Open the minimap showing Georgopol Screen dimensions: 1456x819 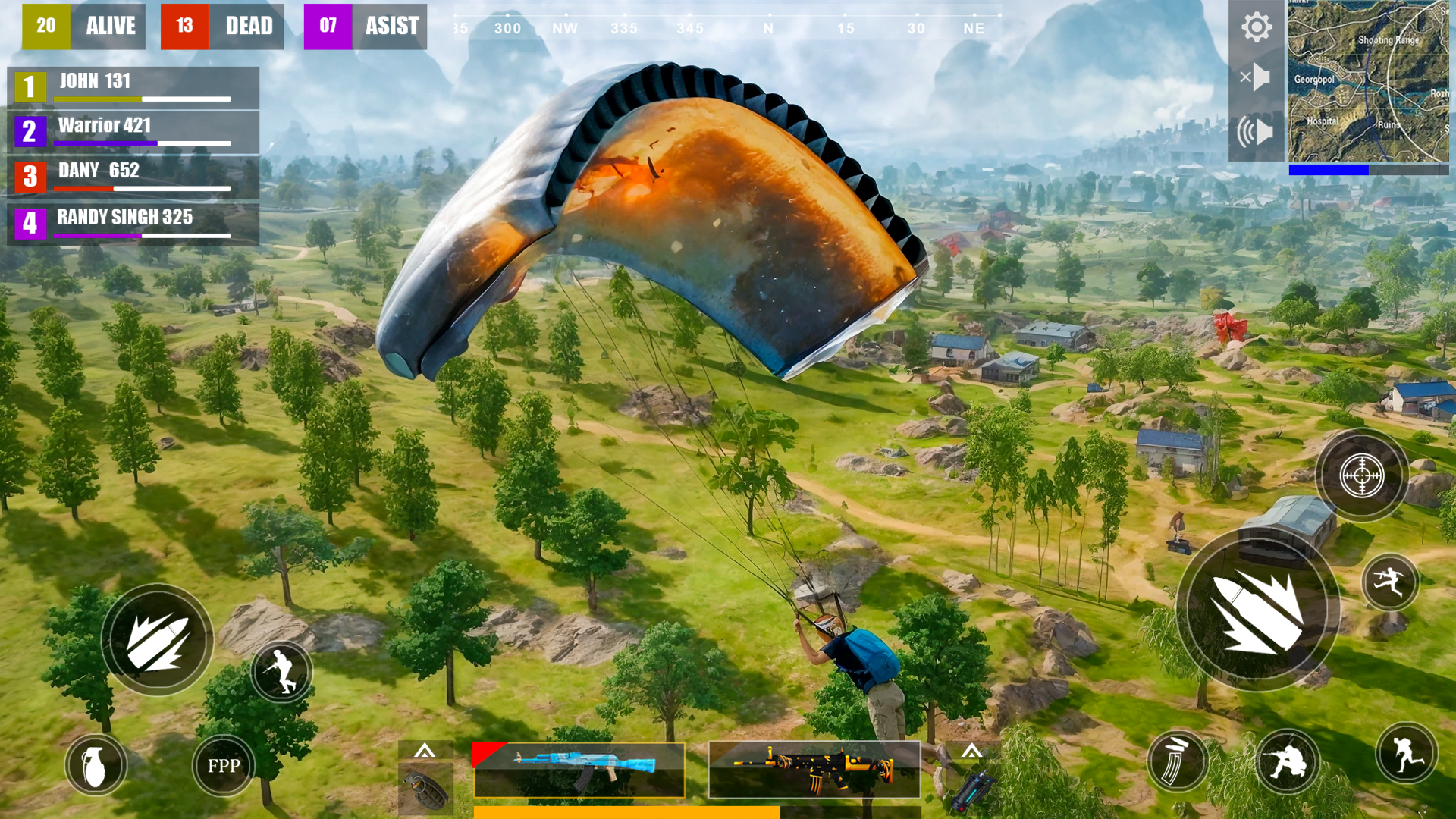pos(1368,81)
